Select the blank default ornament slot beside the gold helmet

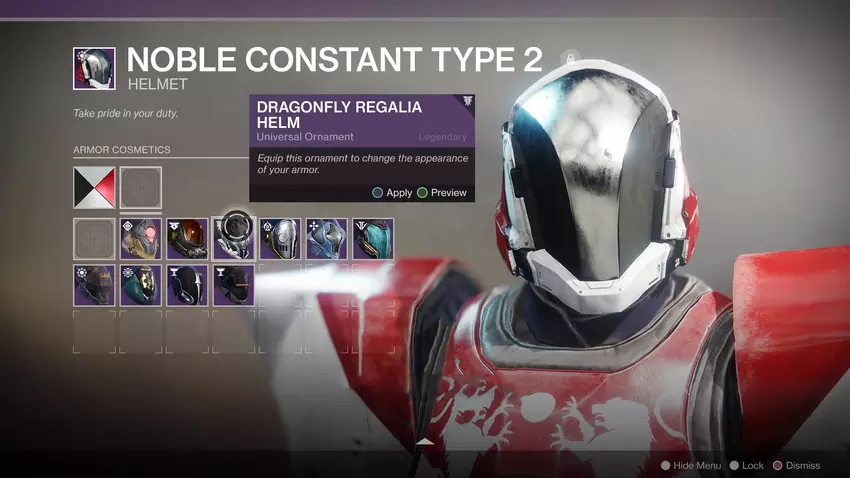[x=94, y=239]
